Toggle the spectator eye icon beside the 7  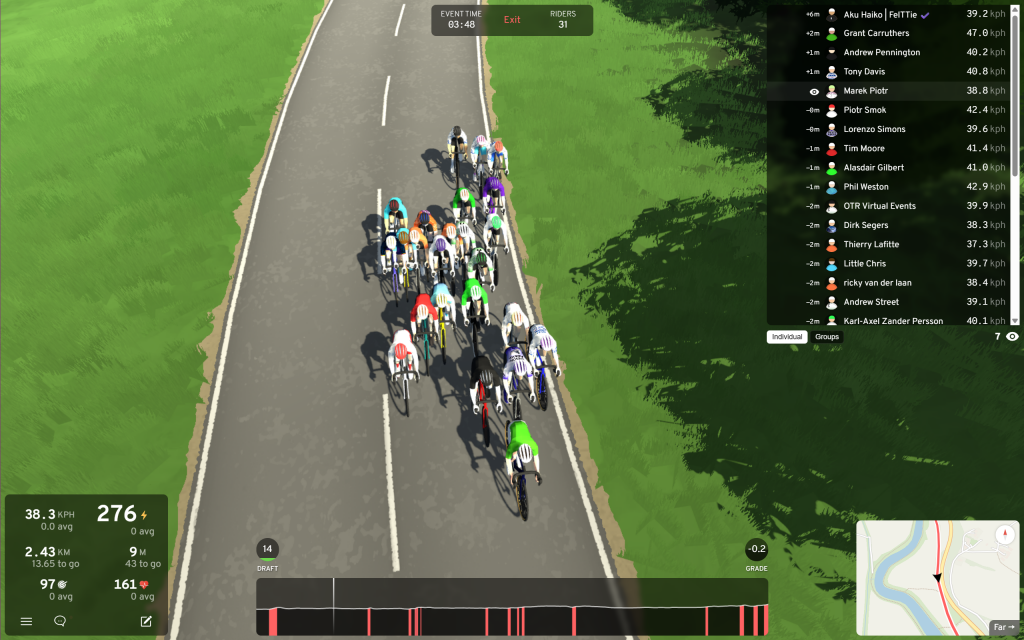tap(1012, 337)
